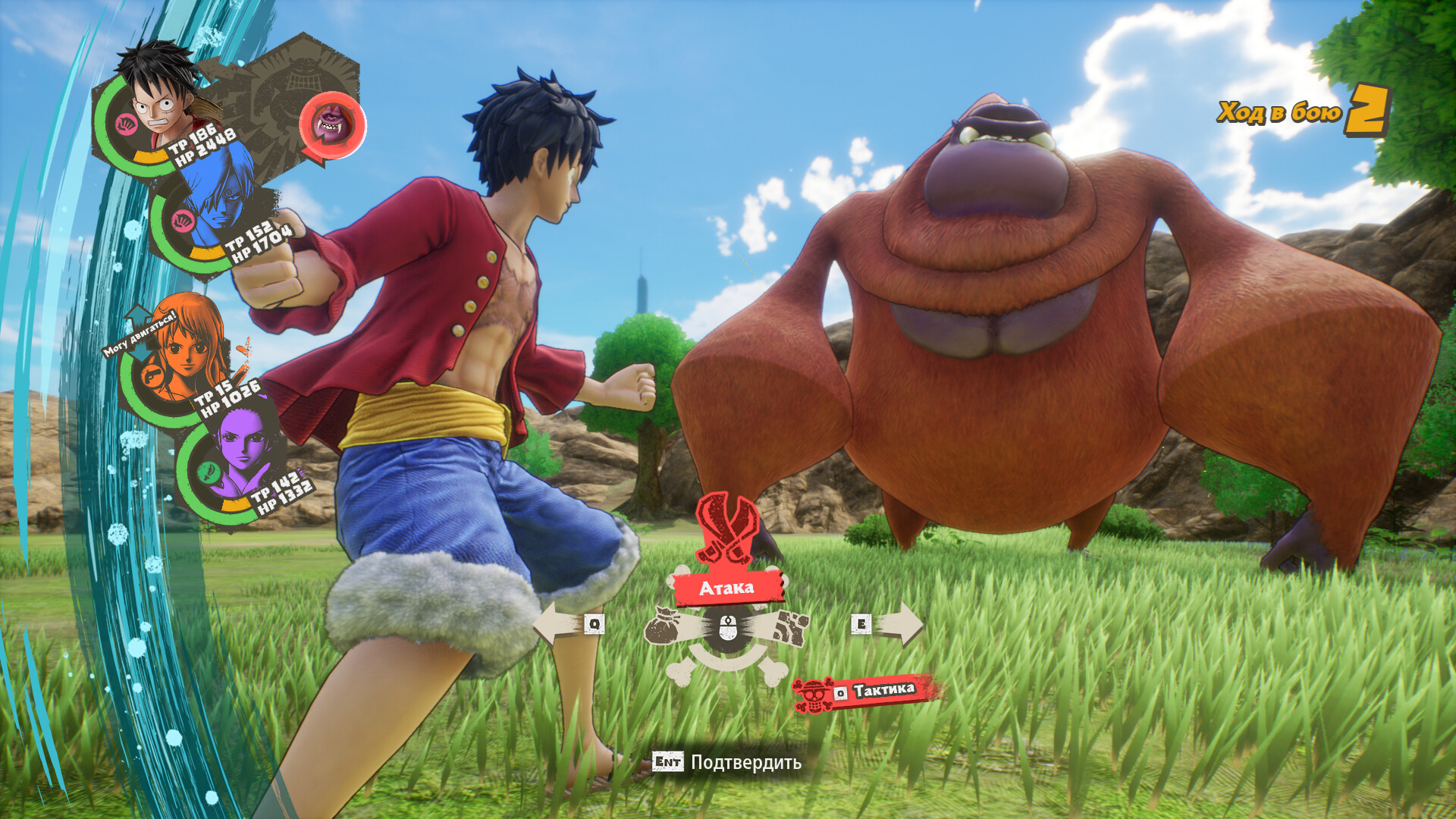Click the hand icon on Nami's portrait
Viewport: 1456px width, 819px height.
(152, 378)
